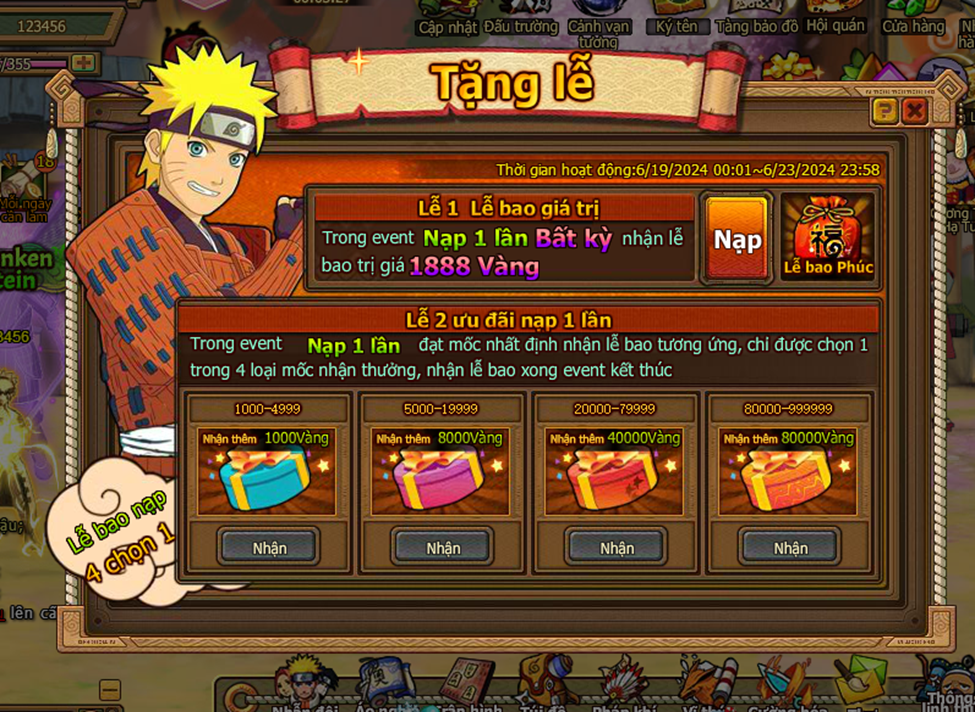
Task: Open the Cửa hàng shop
Action: coord(914,20)
